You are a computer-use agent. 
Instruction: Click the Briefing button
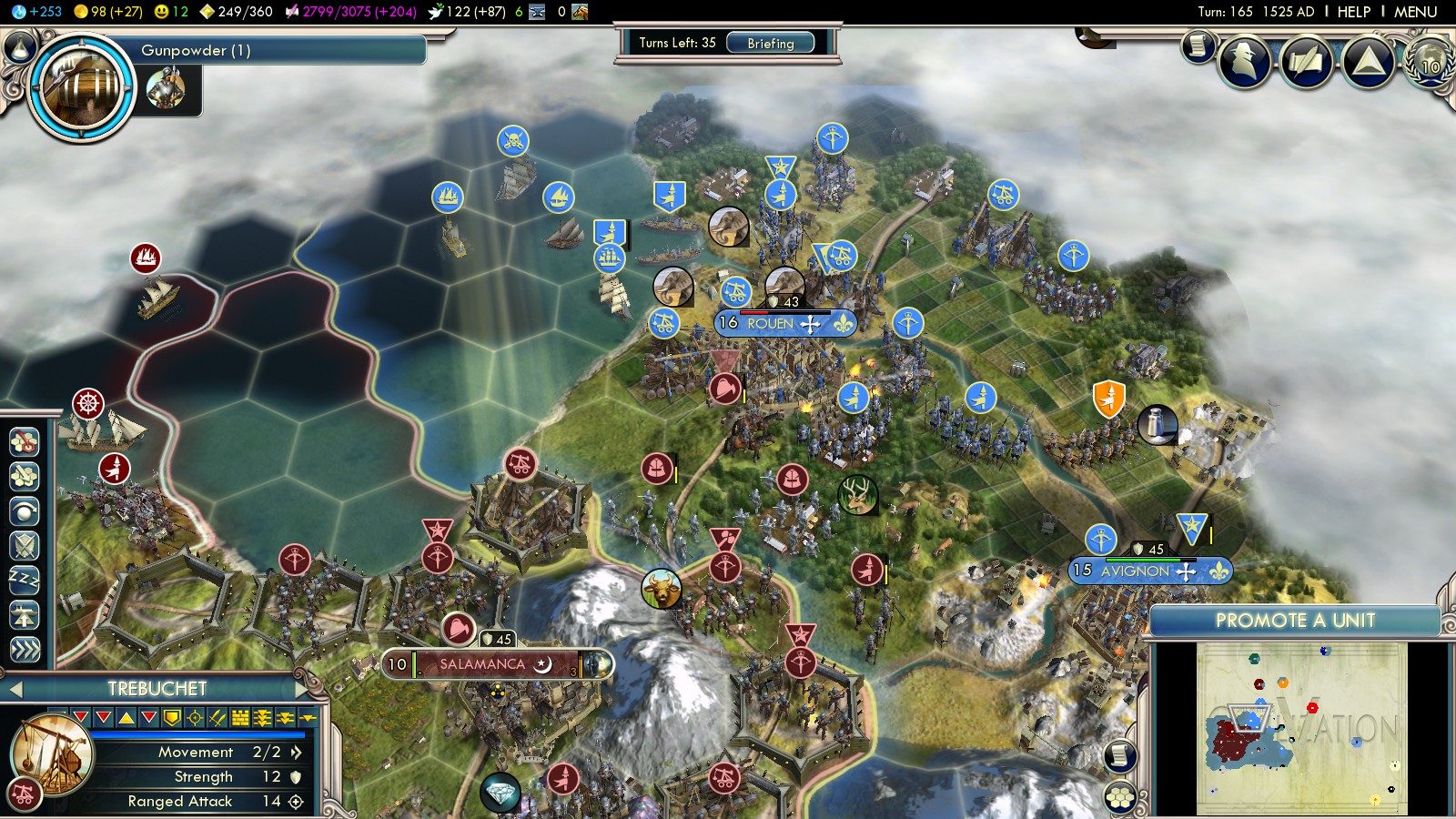click(770, 44)
